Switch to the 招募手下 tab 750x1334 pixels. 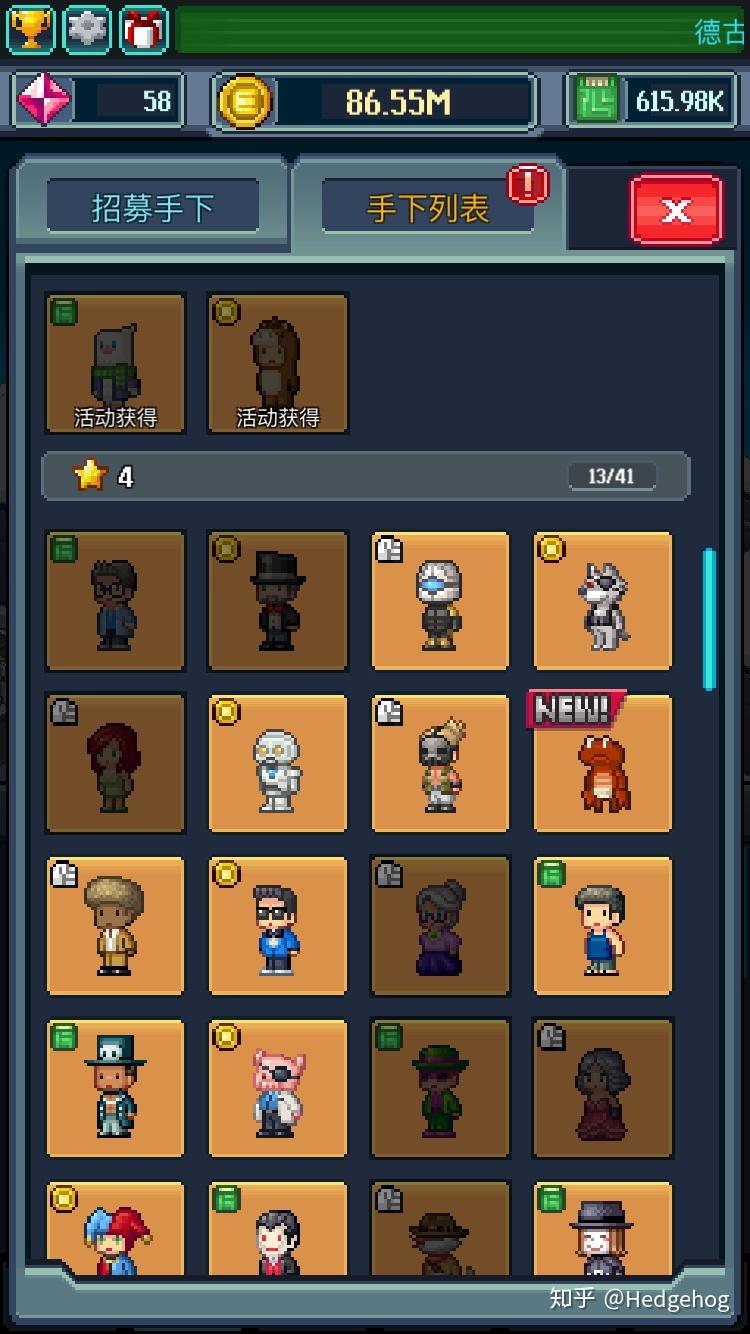(153, 208)
